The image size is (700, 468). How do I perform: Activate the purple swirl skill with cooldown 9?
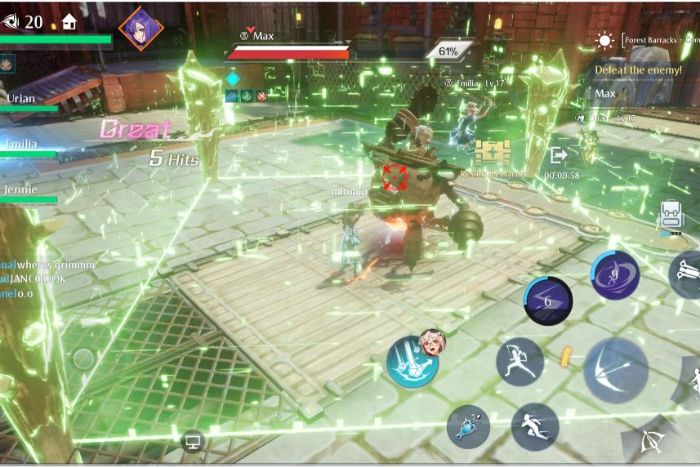point(614,275)
